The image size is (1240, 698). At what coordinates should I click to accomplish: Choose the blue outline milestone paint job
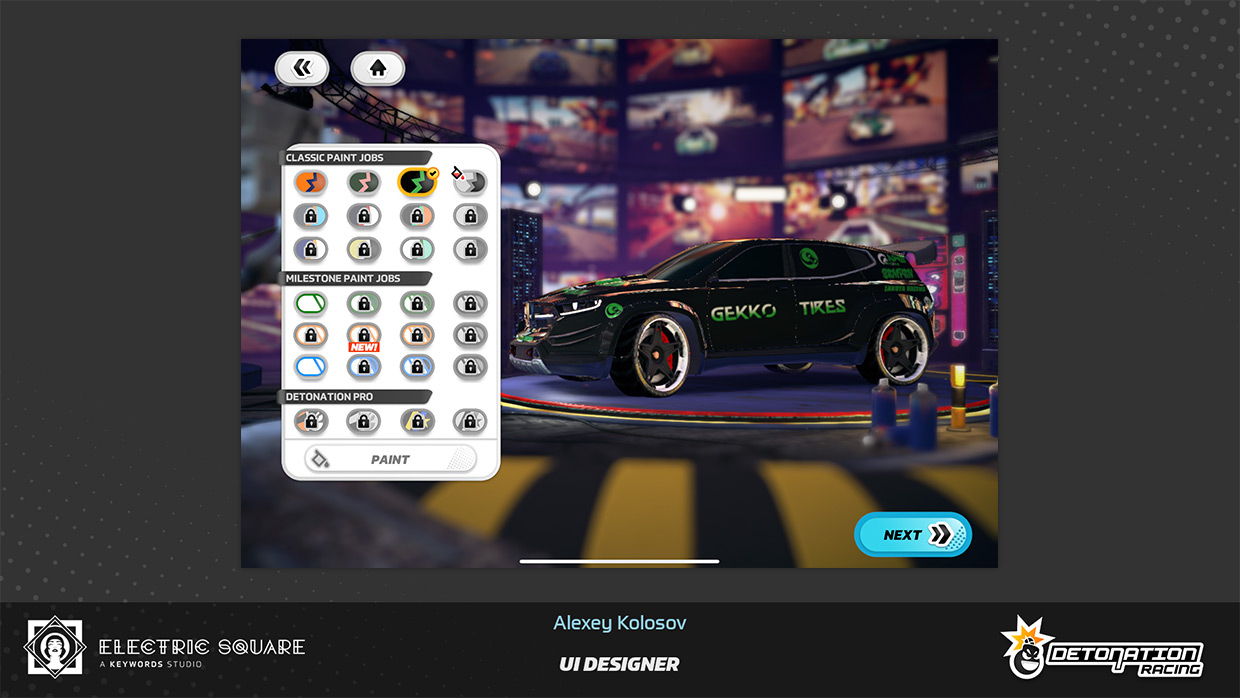pyautogui.click(x=311, y=367)
